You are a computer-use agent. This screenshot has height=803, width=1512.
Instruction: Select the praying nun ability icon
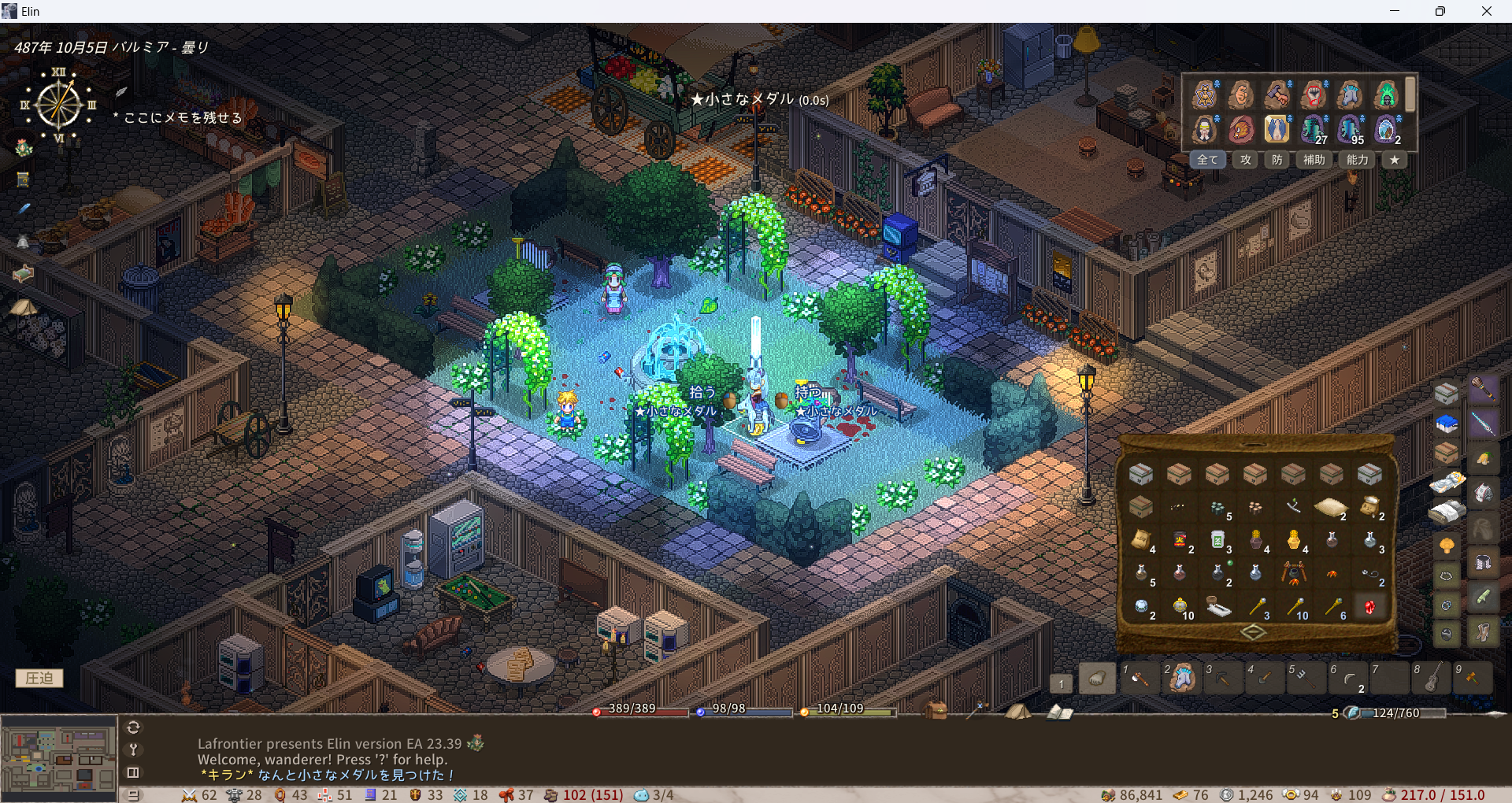1204,128
